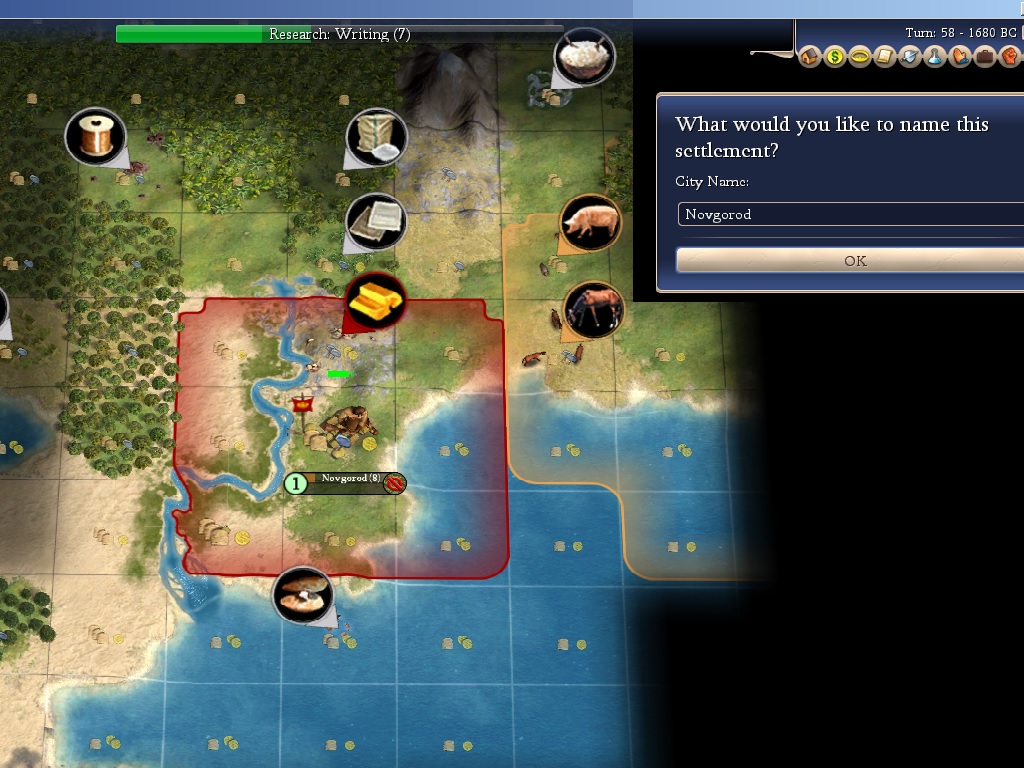The height and width of the screenshot is (768, 1024).
Task: Open the Religion Advisor praying hands icon
Action: (x=959, y=57)
